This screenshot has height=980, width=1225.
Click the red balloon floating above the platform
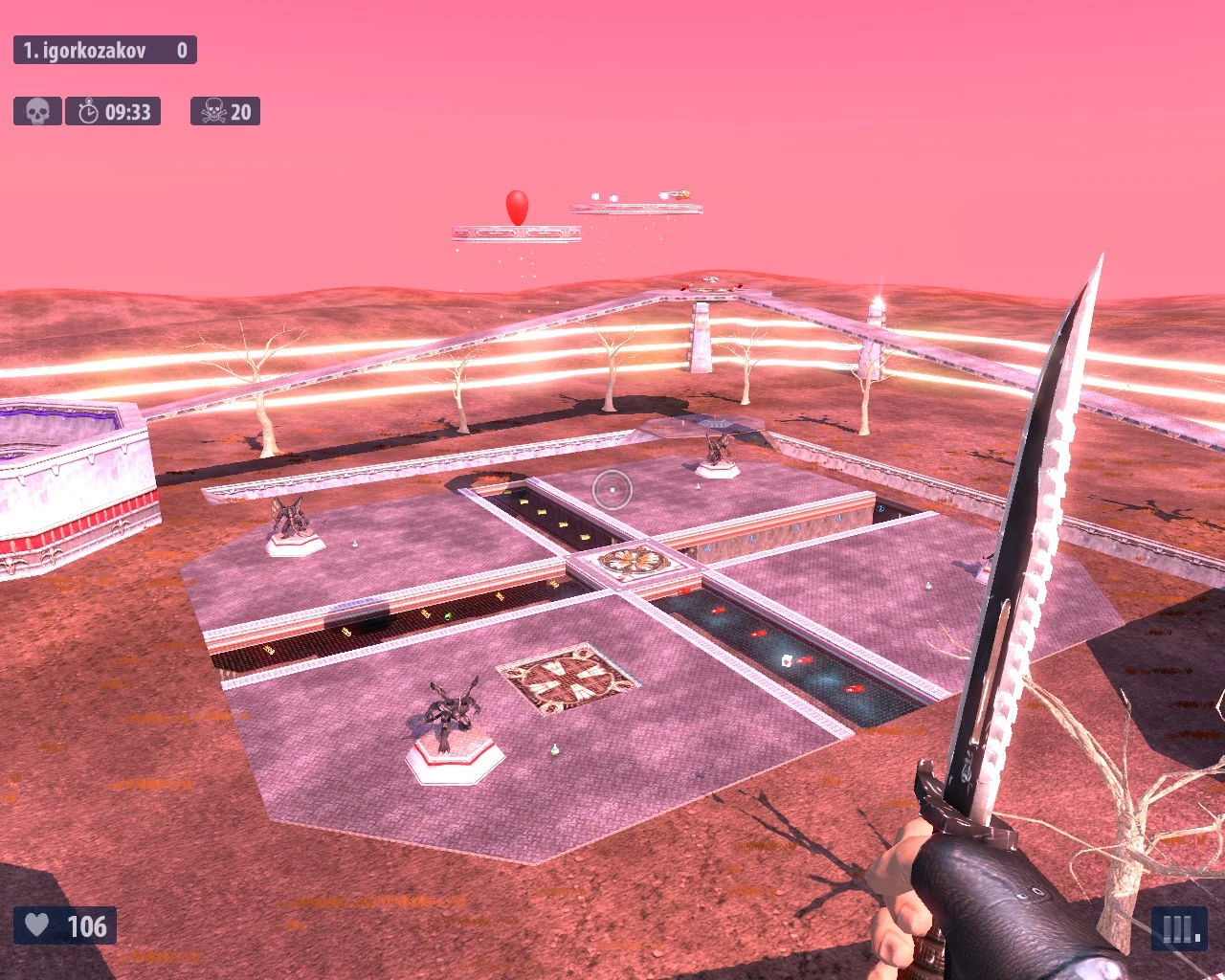pyautogui.click(x=516, y=203)
